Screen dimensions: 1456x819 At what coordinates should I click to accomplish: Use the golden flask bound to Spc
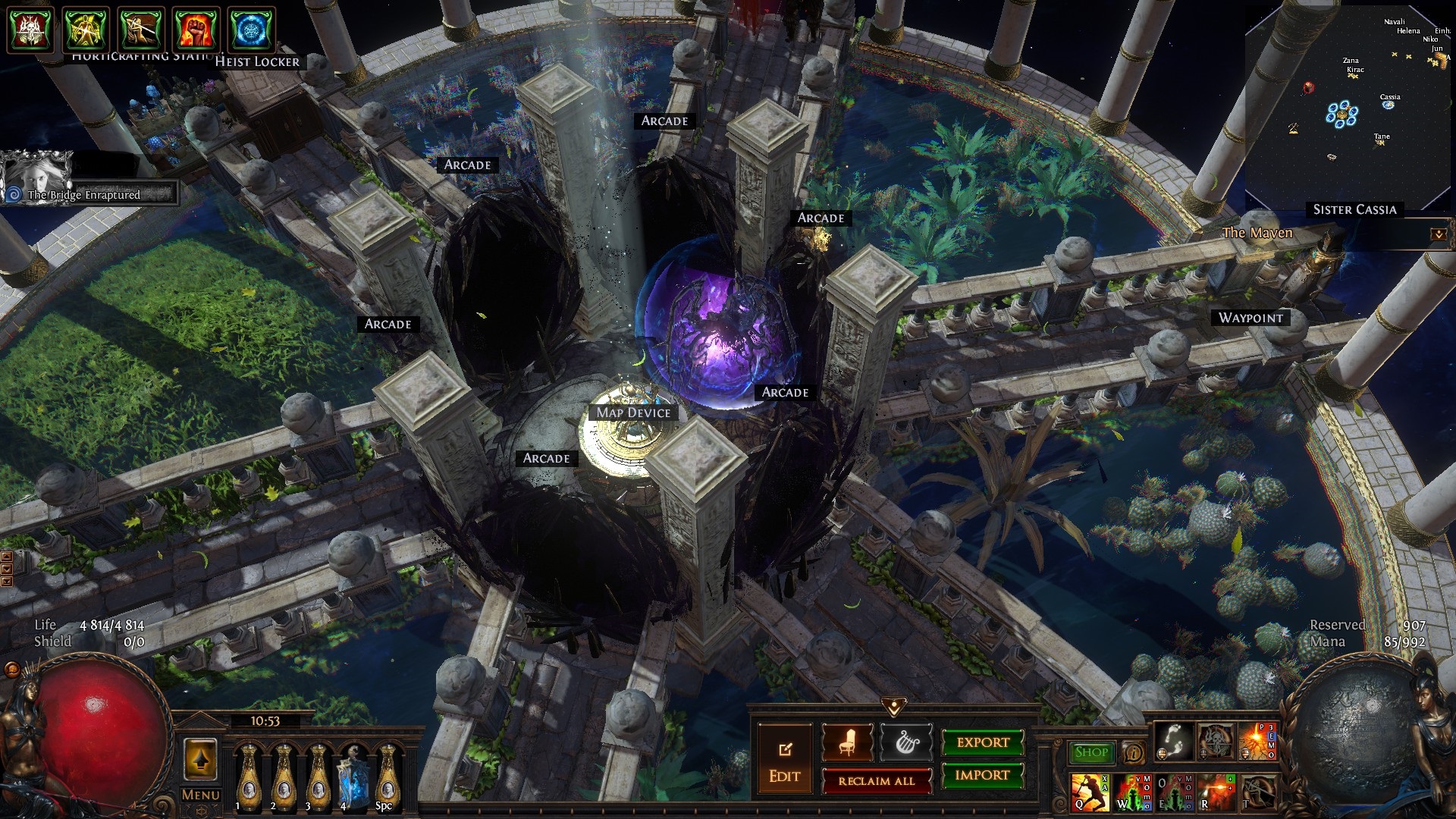click(388, 776)
